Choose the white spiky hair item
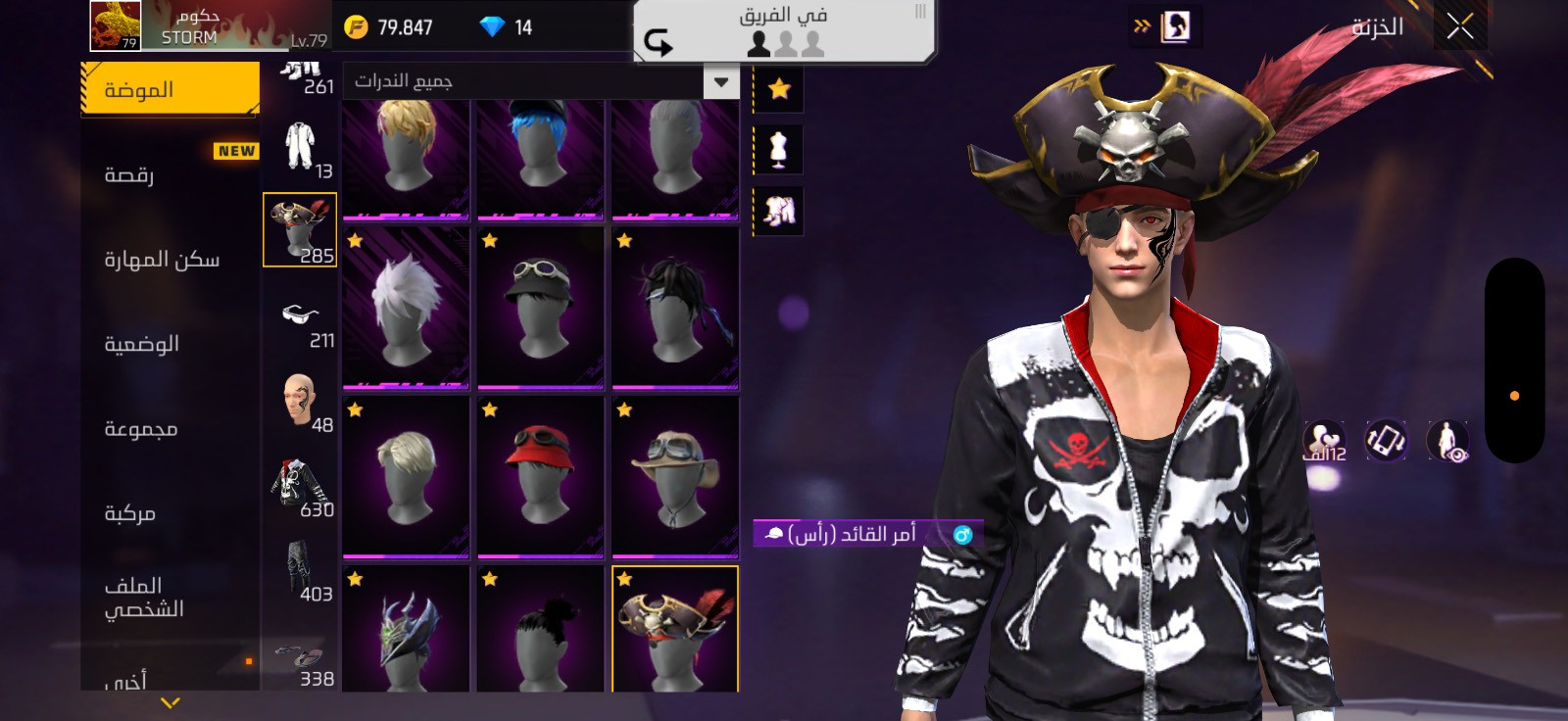 [406, 308]
